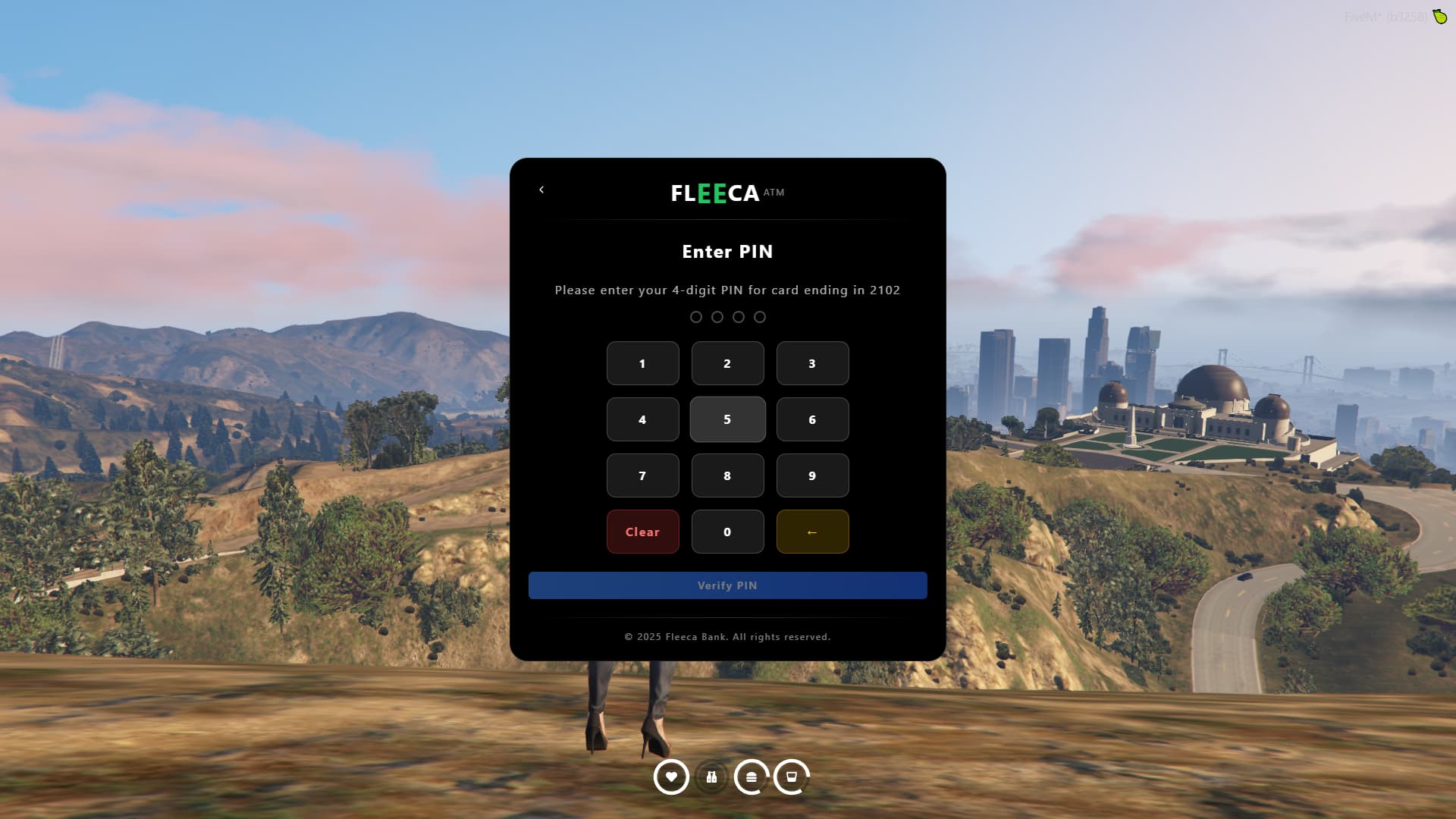1456x819 pixels.
Task: Click the armor vest status icon
Action: click(711, 777)
